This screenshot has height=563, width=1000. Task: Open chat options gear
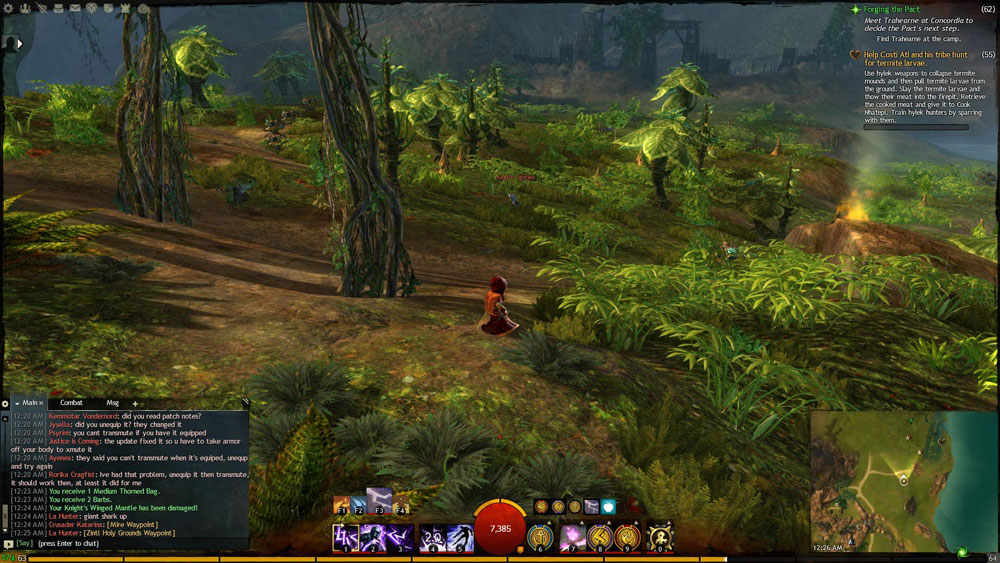5,404
